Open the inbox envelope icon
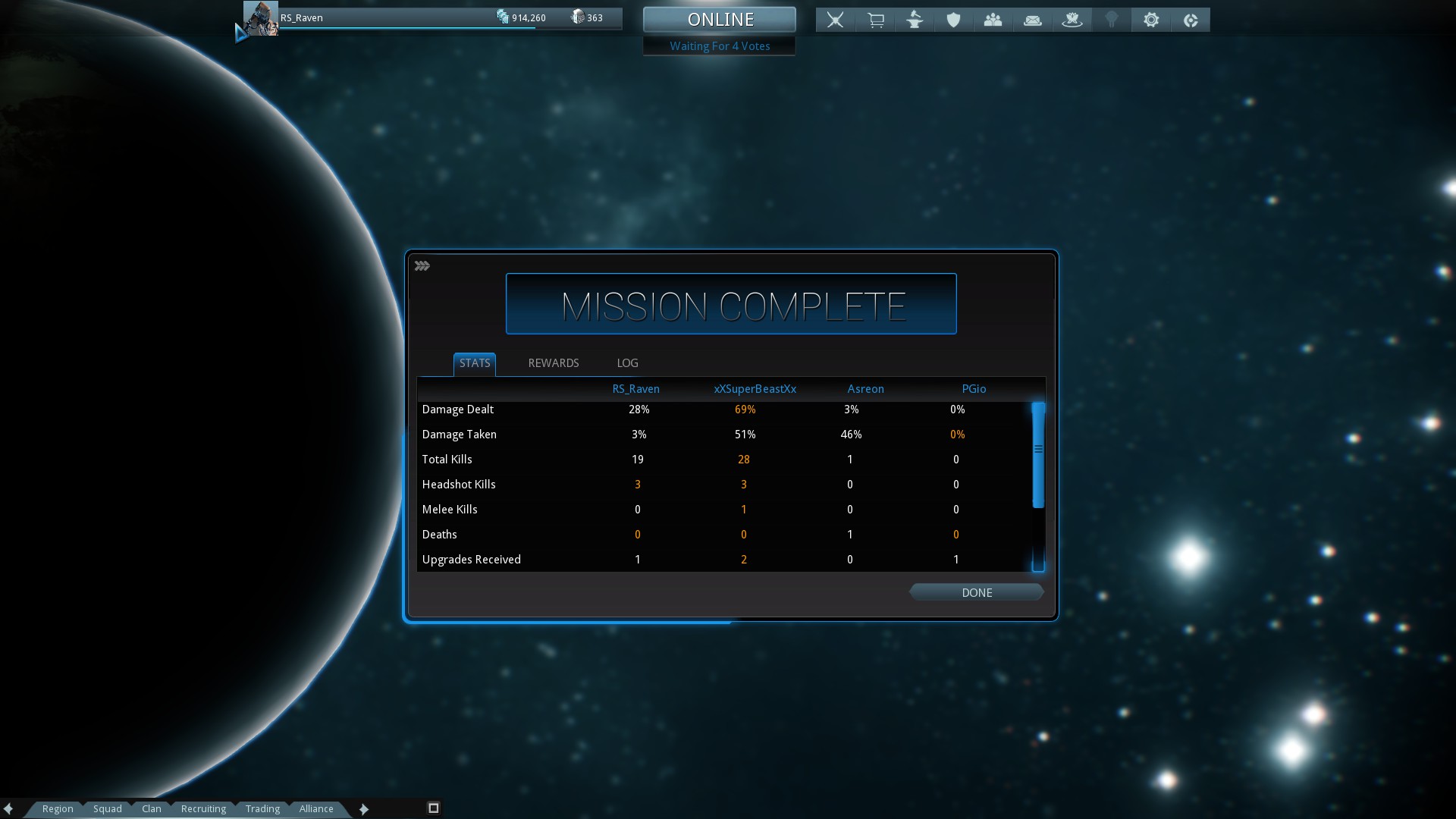 click(1032, 20)
